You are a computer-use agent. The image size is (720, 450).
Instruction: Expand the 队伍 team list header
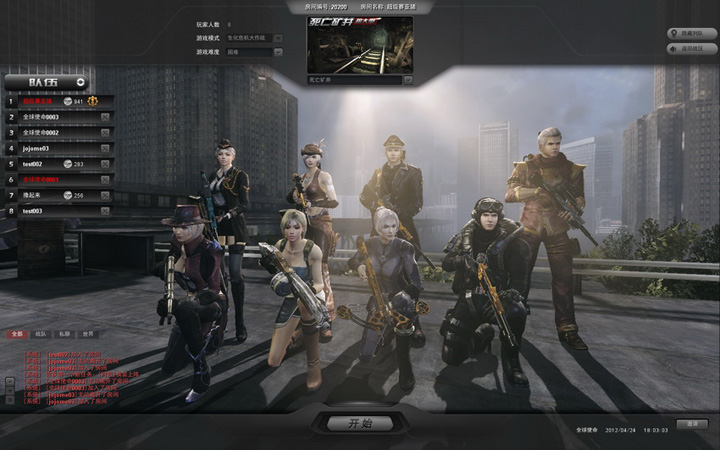(x=80, y=82)
